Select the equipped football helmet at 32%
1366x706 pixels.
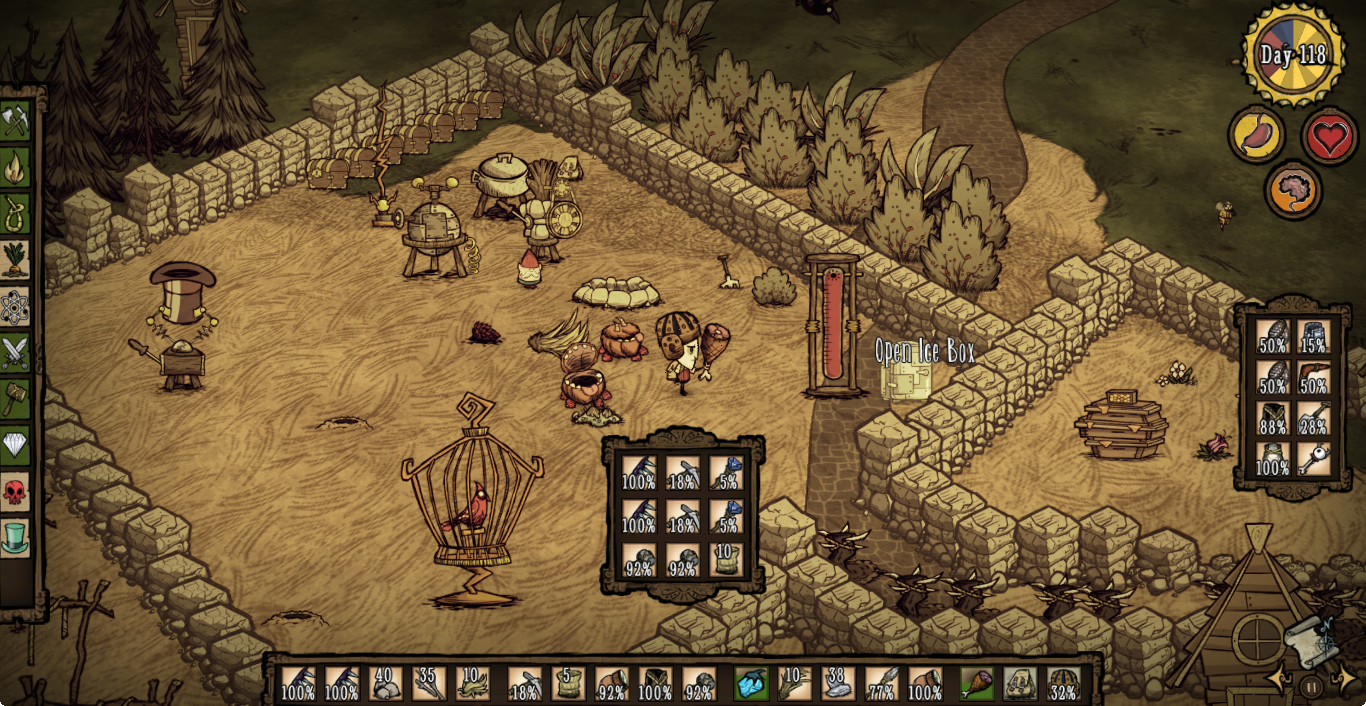coord(1064,684)
